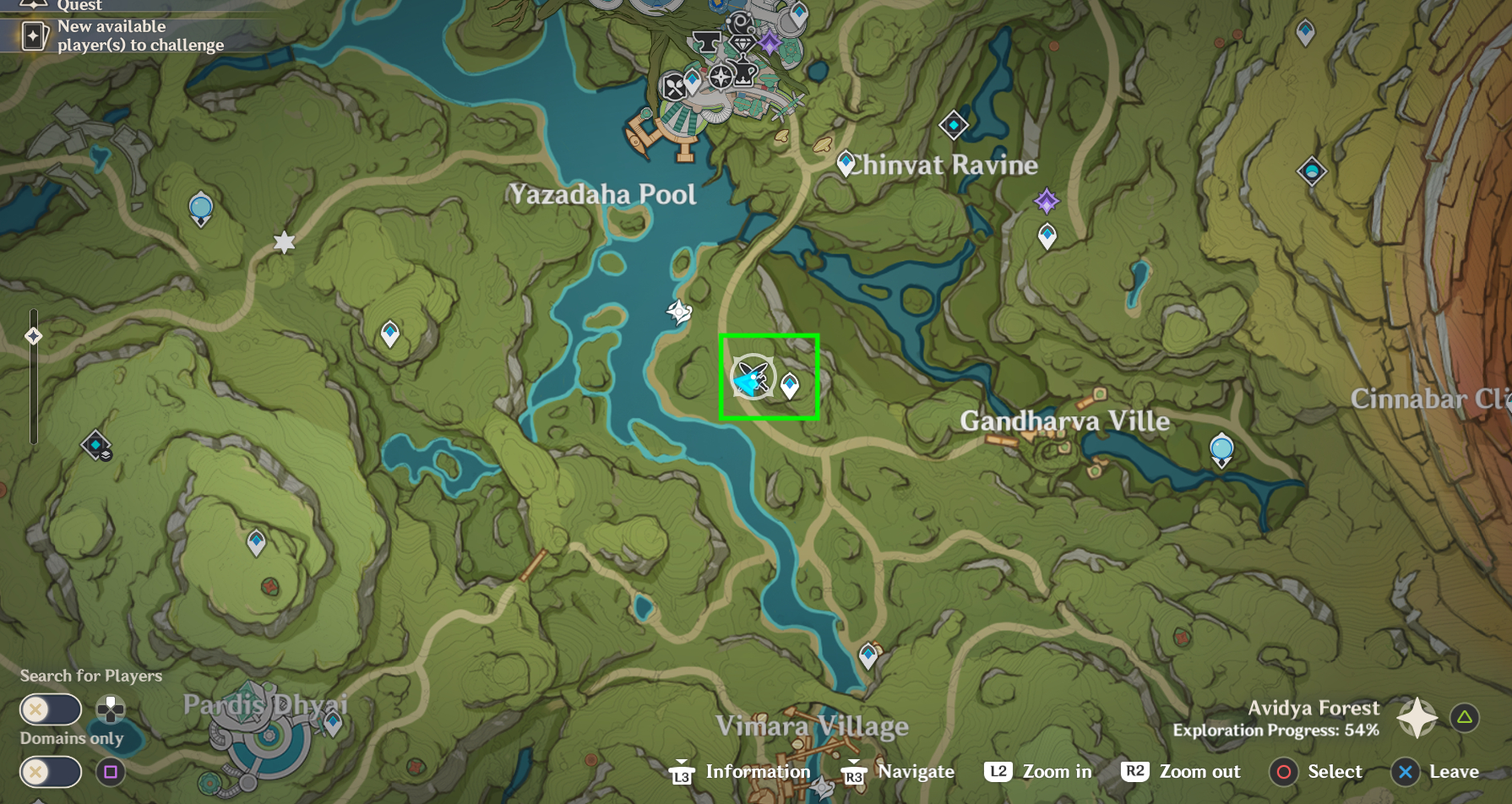
Task: Open the domain icon northeast near Cinnabar Cliff
Action: coord(1310,169)
